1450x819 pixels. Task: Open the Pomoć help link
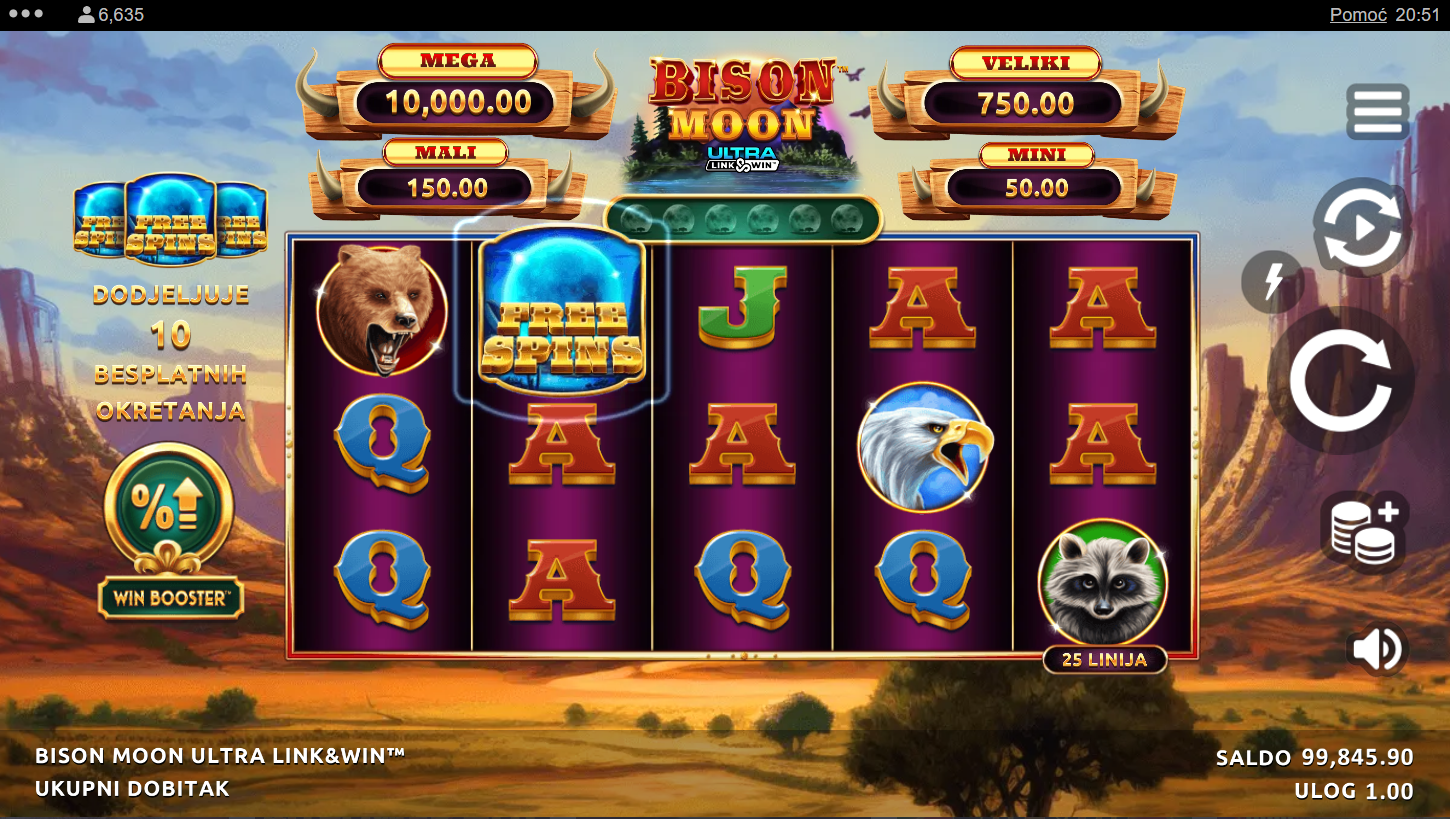(1357, 15)
